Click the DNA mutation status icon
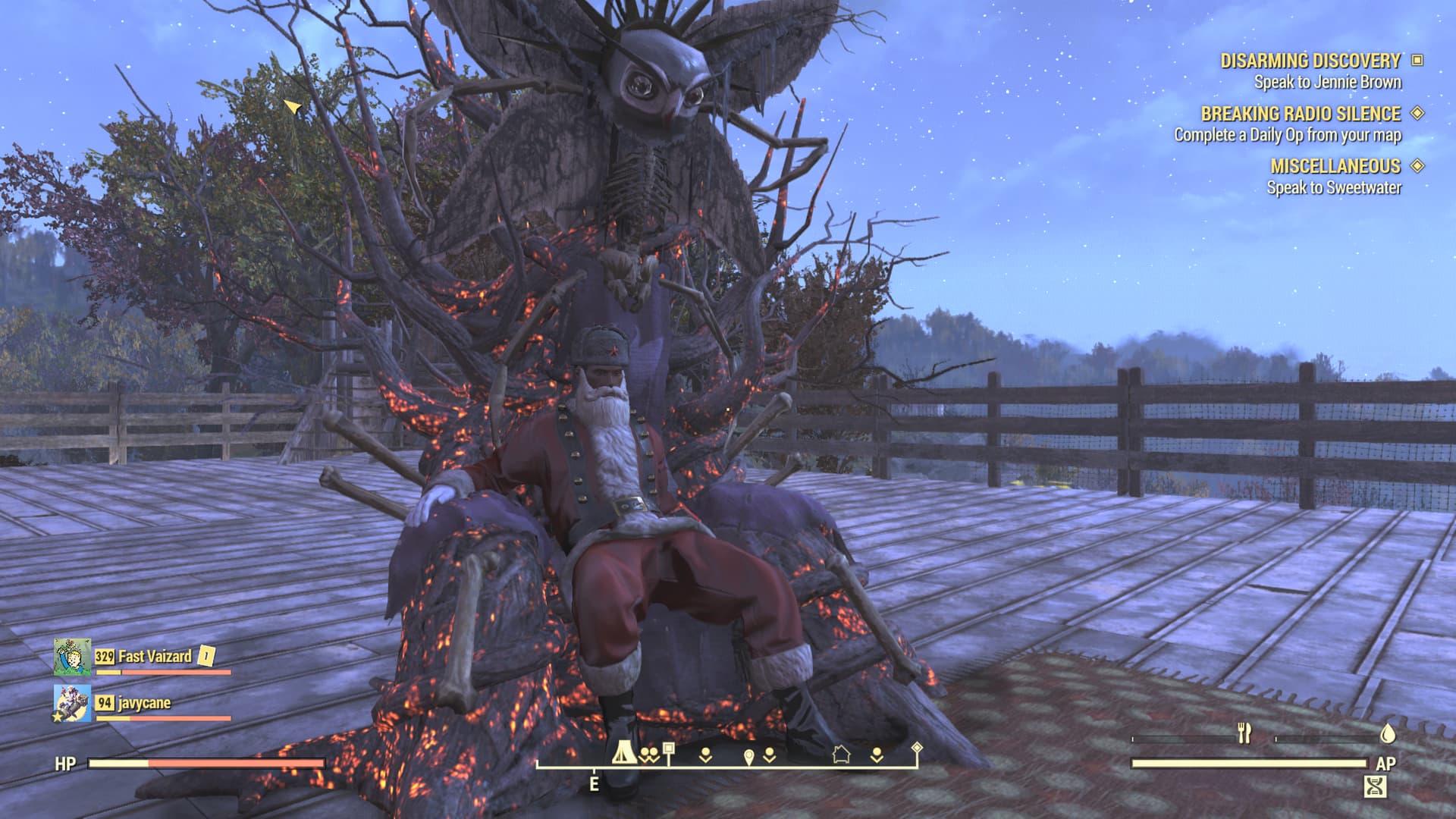Screen dimensions: 1456x819 1375,787
